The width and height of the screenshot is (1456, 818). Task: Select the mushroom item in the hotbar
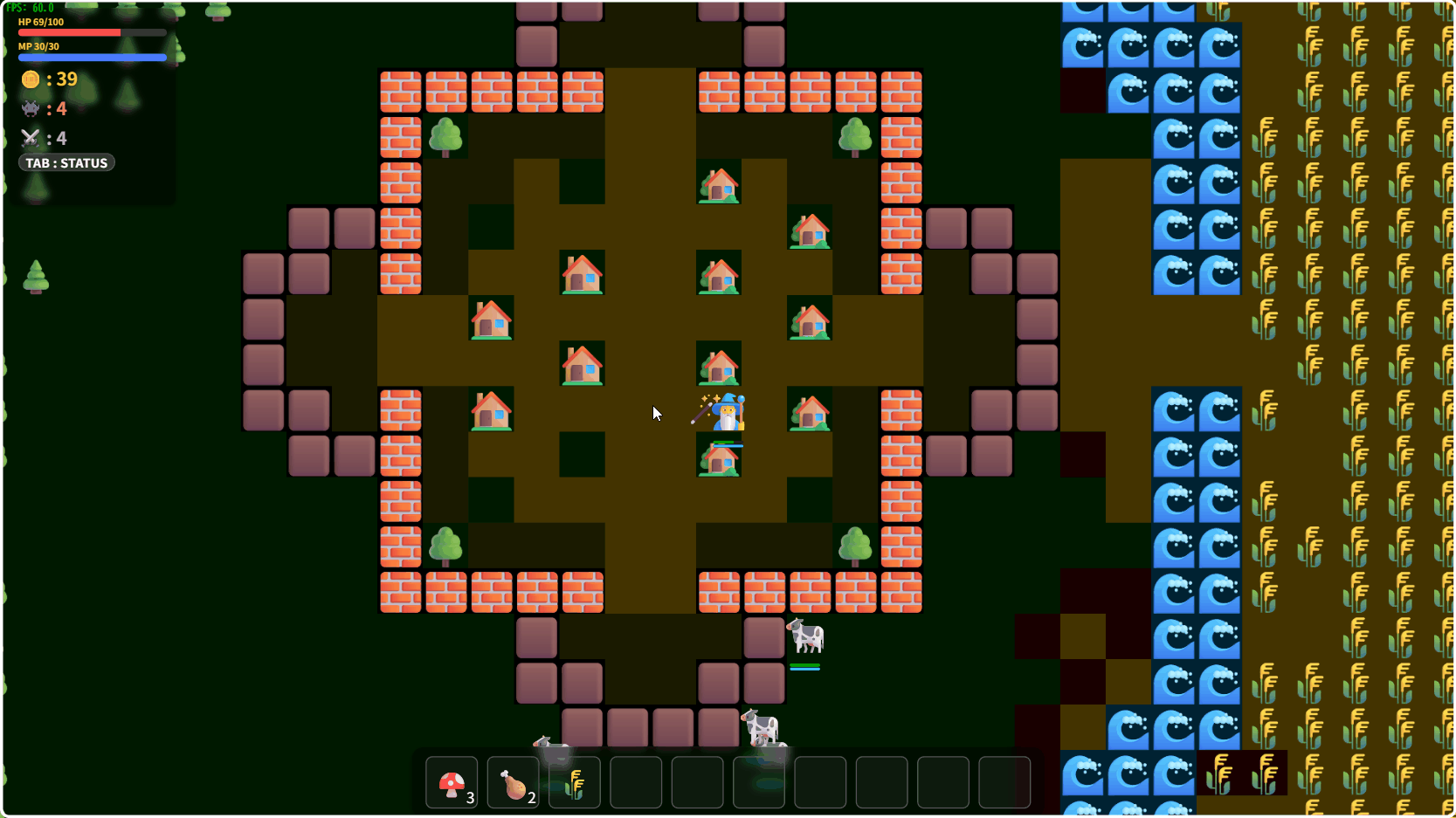click(x=452, y=782)
